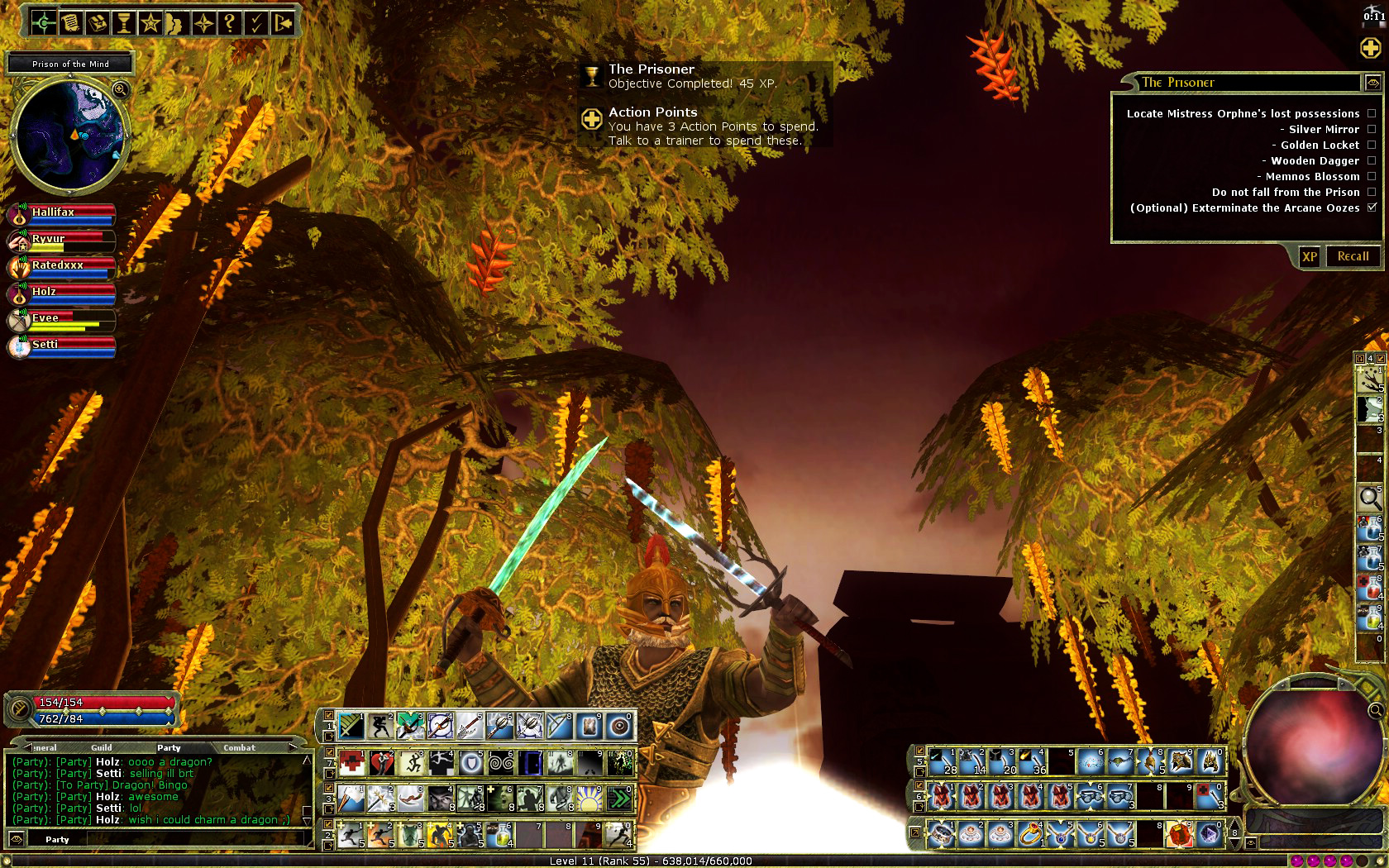
Task: Use the red cross heal ability icon
Action: pyautogui.click(x=351, y=762)
